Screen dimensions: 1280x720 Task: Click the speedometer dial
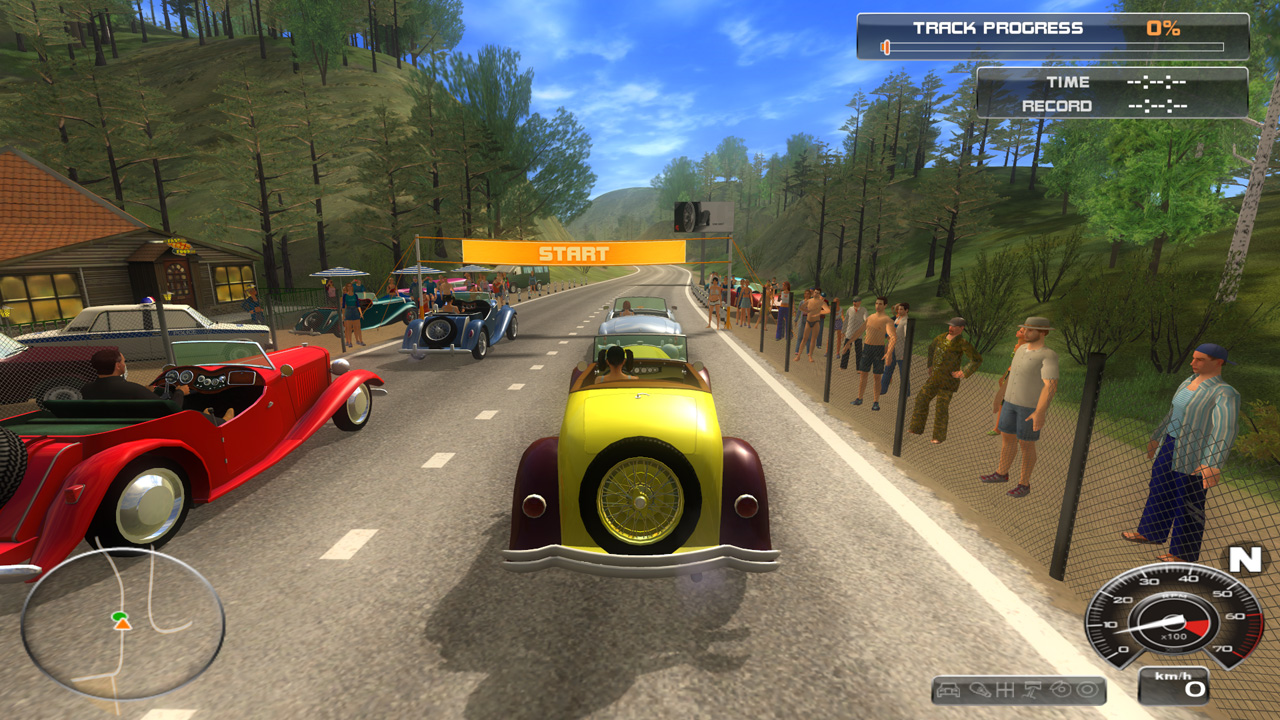(x=1172, y=617)
